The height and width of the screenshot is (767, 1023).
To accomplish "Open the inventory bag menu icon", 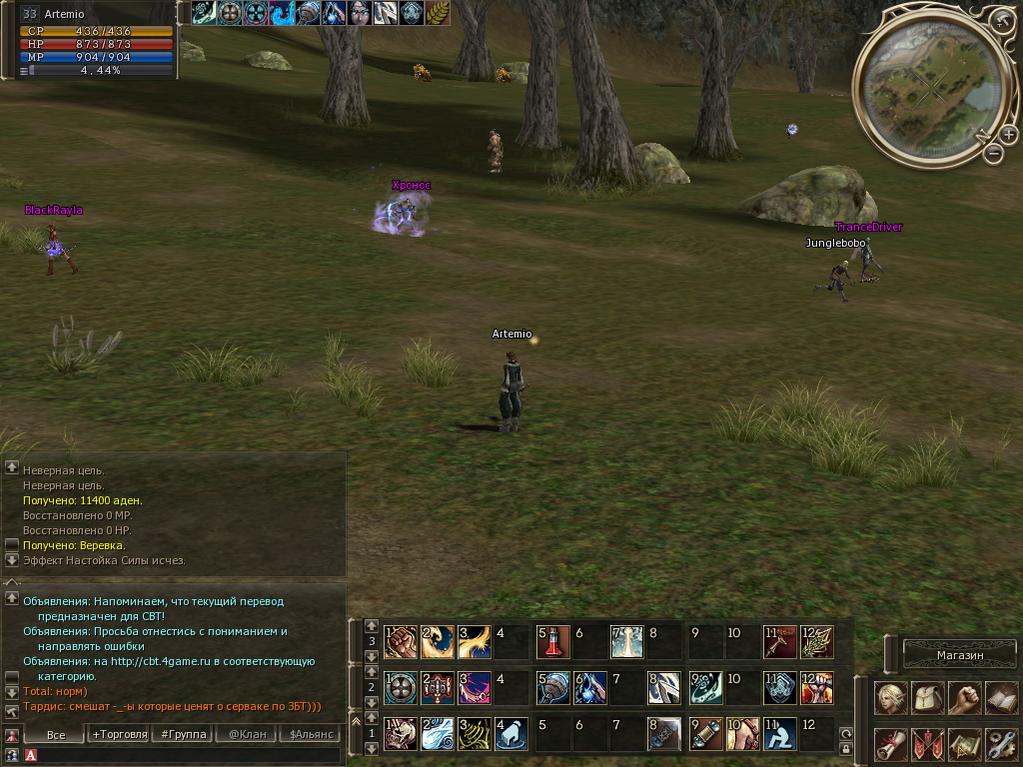I will 927,698.
